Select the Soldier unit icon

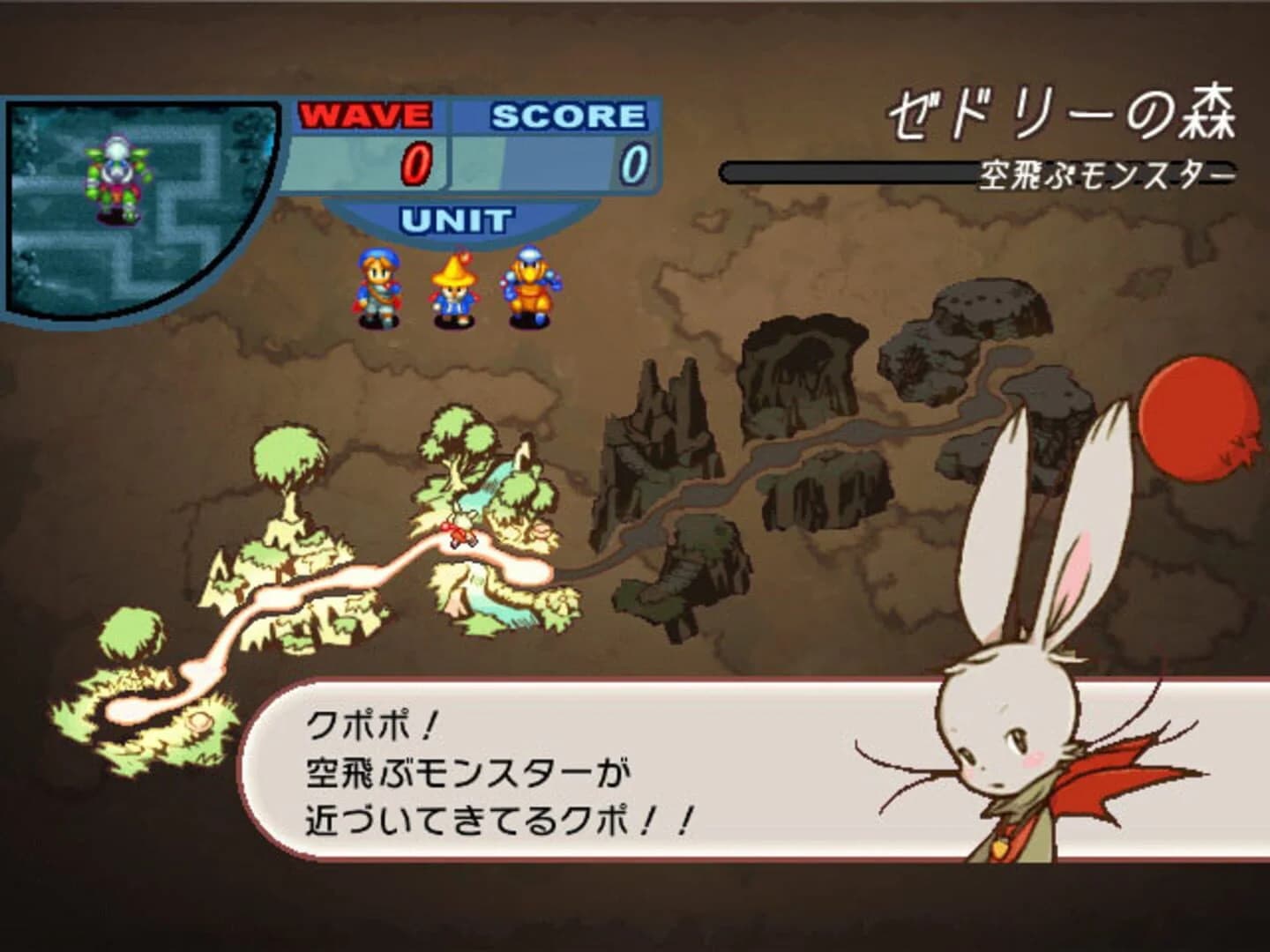pos(379,282)
